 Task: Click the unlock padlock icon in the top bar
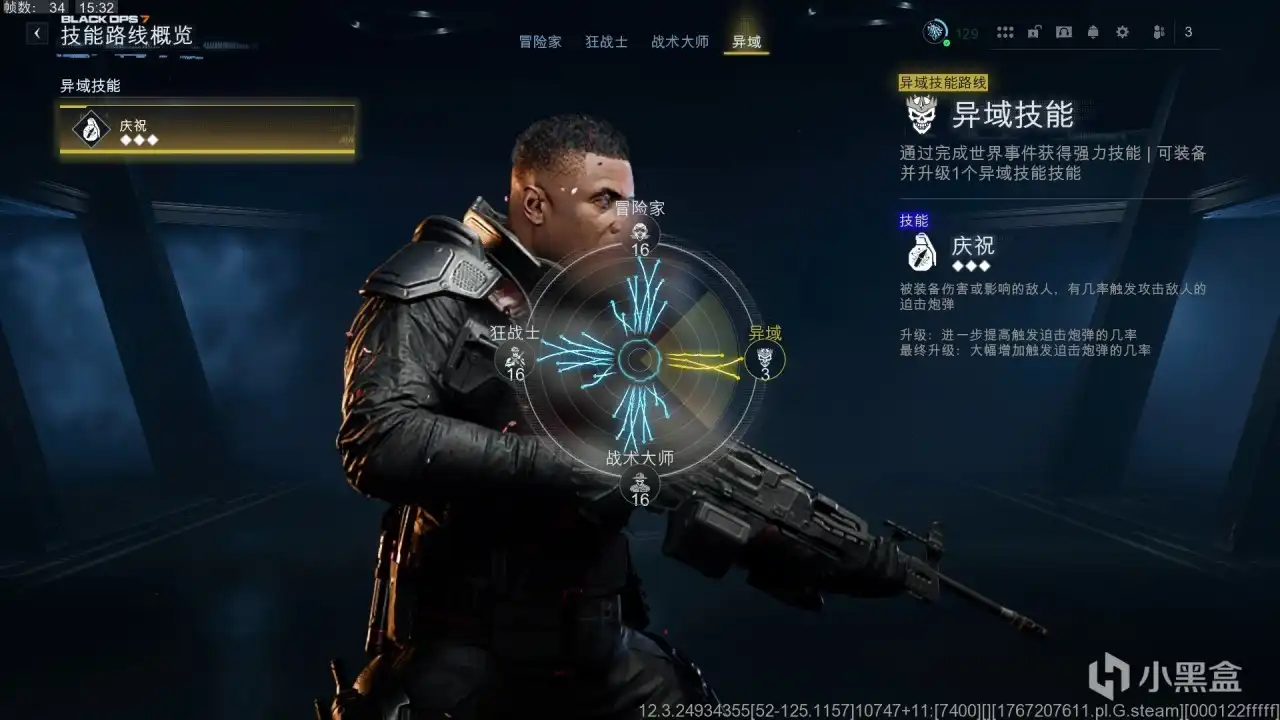tap(1034, 32)
